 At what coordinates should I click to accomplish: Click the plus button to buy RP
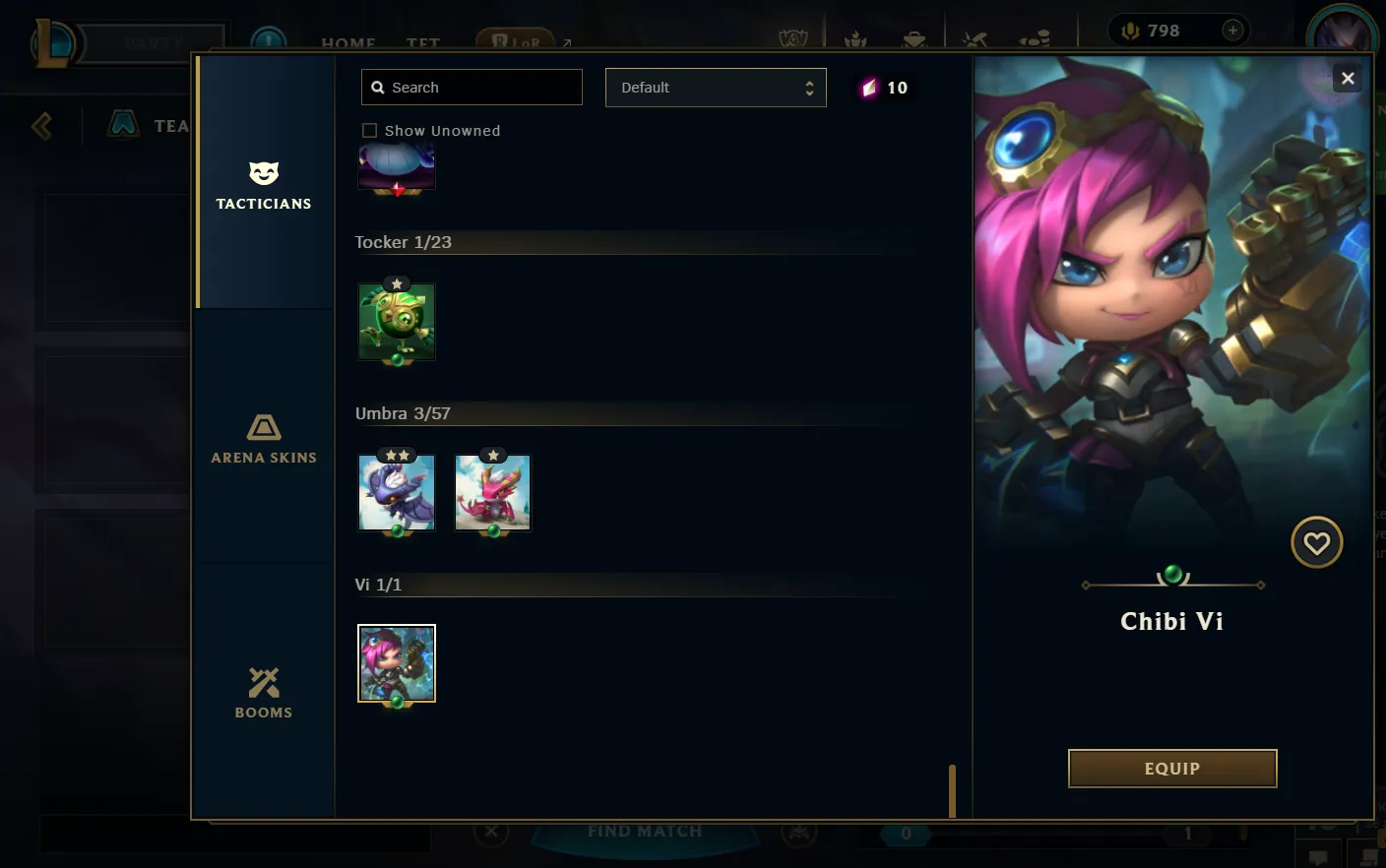(x=1231, y=30)
